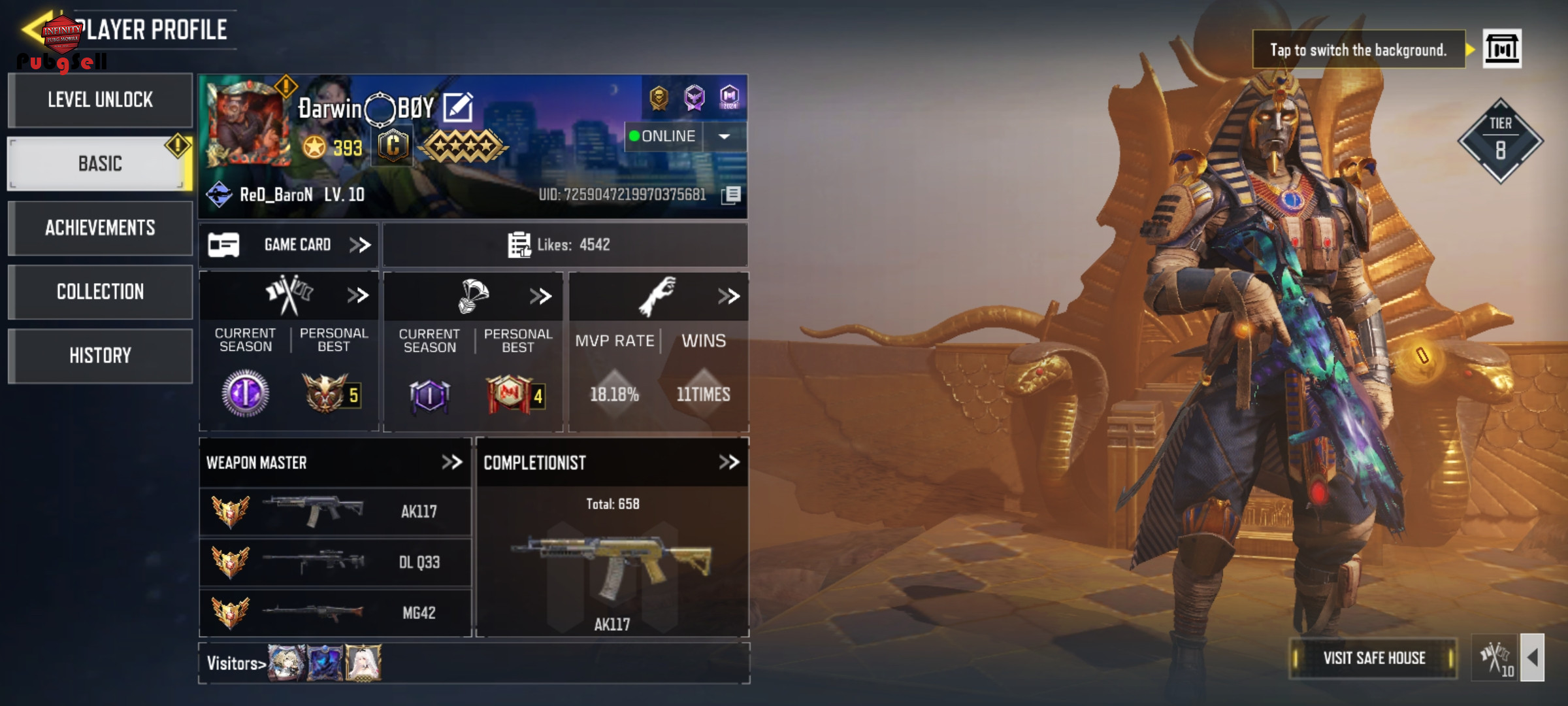
Task: Expand the MVP rate and wins panel
Action: [x=728, y=296]
